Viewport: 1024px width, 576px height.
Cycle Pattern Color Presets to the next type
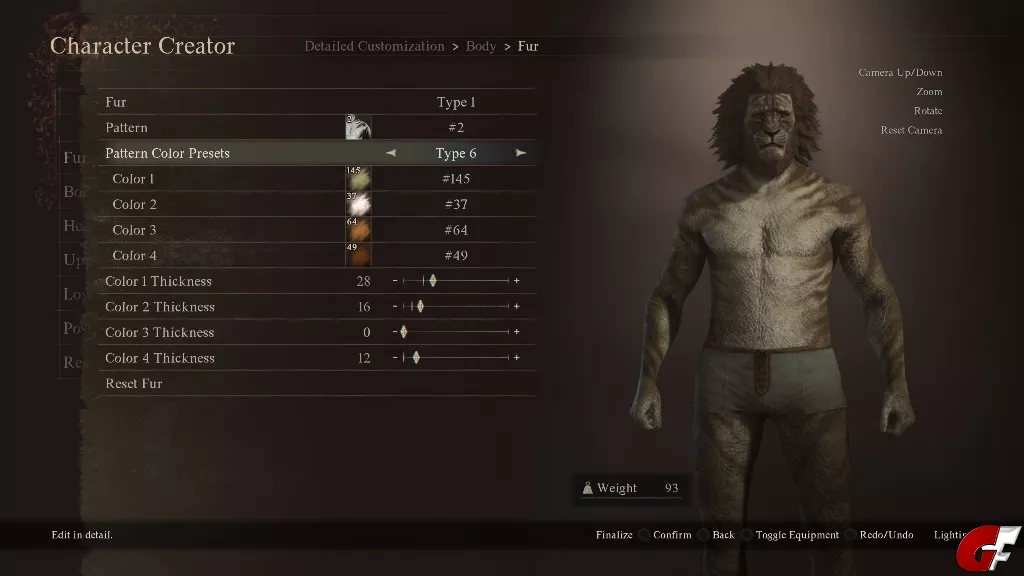pyautogui.click(x=521, y=153)
